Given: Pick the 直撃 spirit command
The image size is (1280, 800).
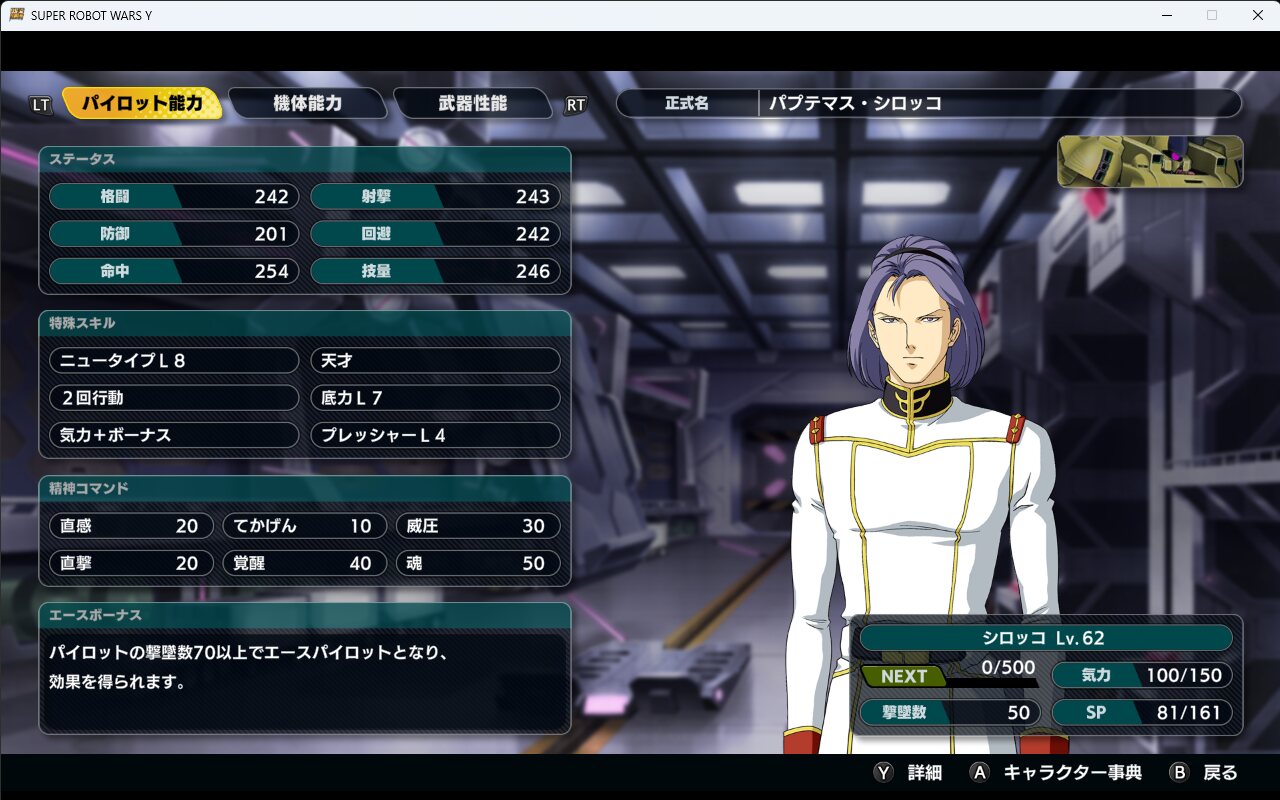Looking at the screenshot, I should pos(131,563).
